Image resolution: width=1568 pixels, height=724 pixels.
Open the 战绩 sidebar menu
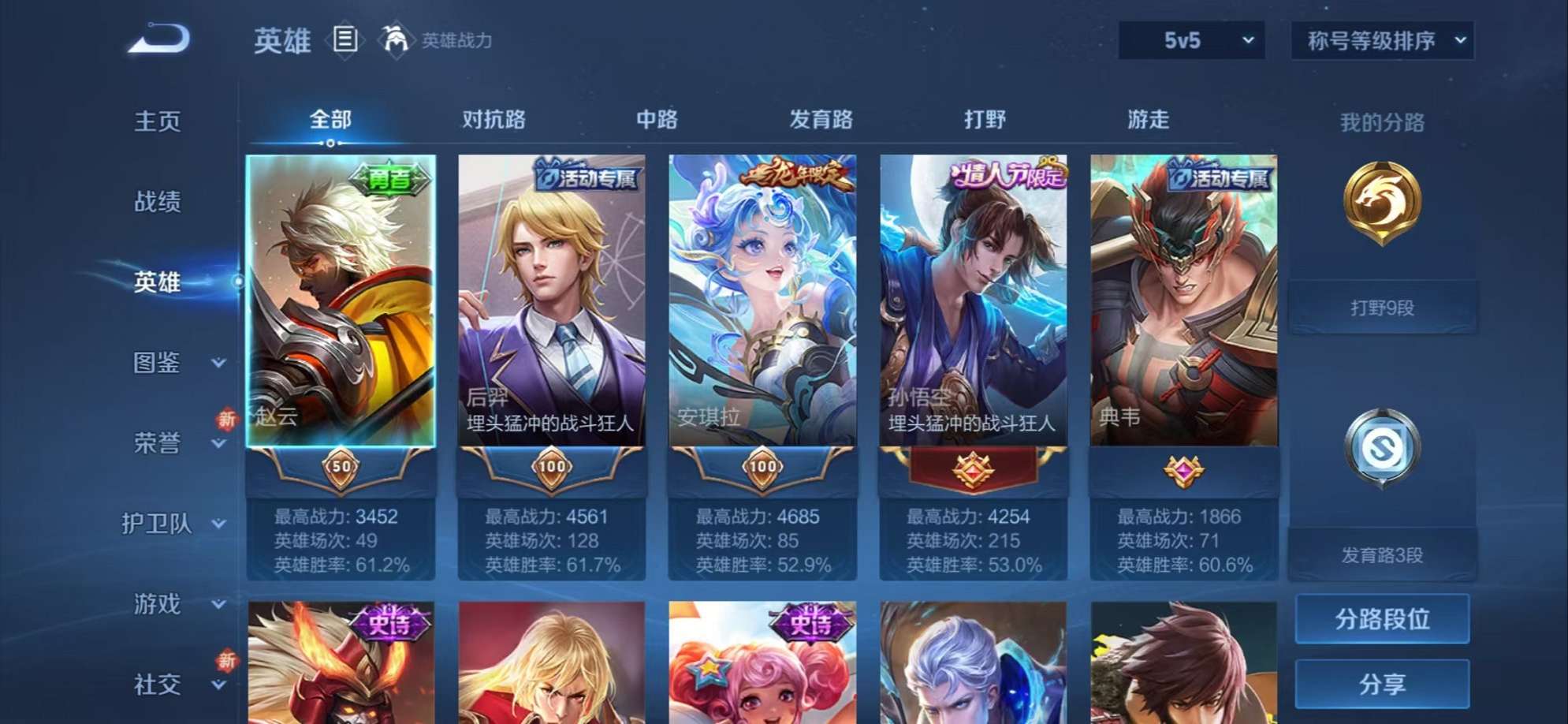pos(158,203)
